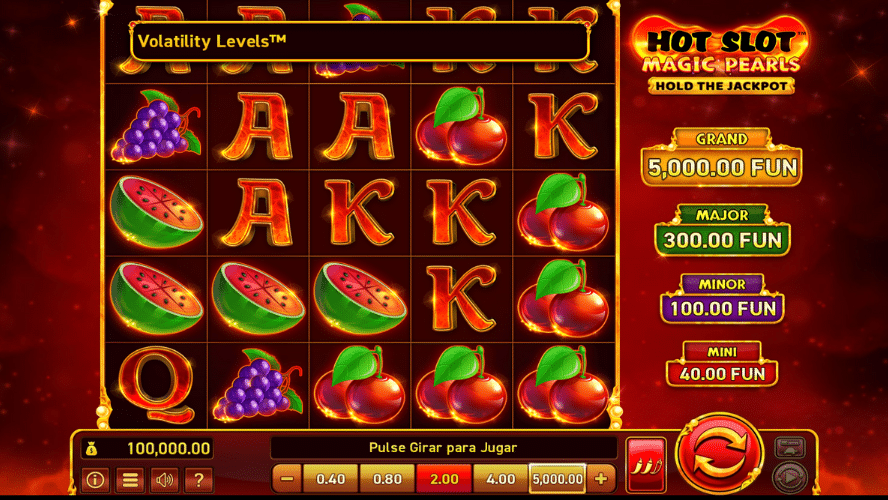Pick the 5,000.00 maximum bet
Viewport: 888px width, 500px height.
[558, 479]
